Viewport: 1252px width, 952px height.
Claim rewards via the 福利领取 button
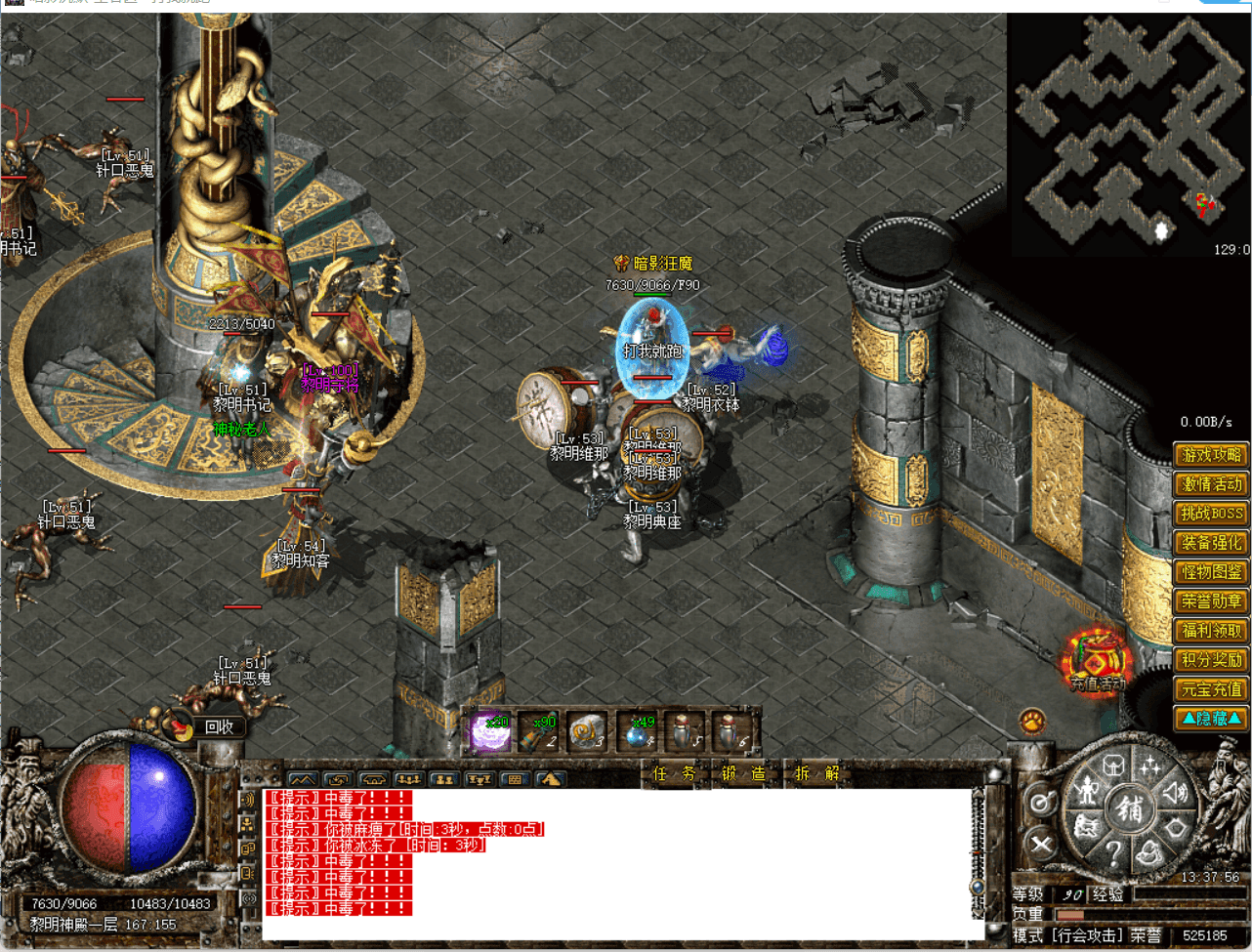pos(1211,631)
